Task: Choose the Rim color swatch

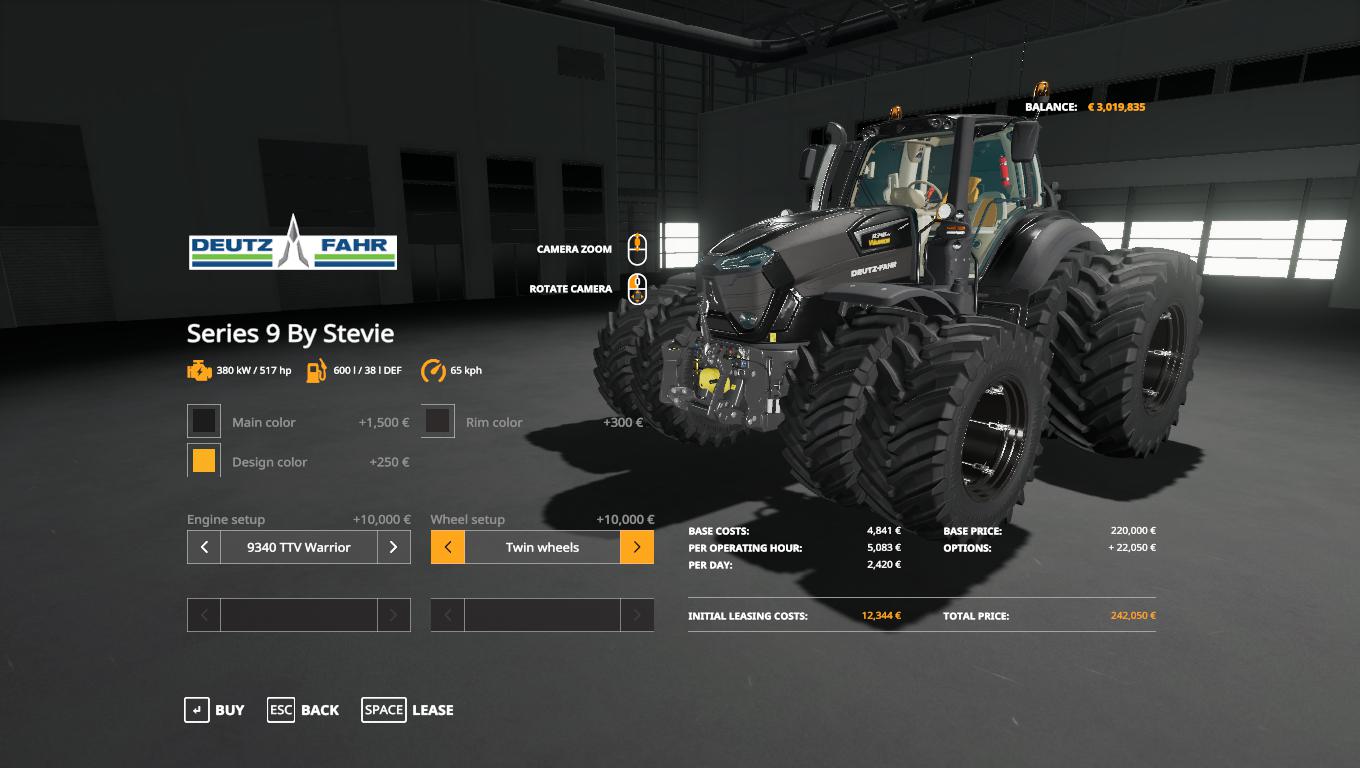Action: pyautogui.click(x=438, y=421)
